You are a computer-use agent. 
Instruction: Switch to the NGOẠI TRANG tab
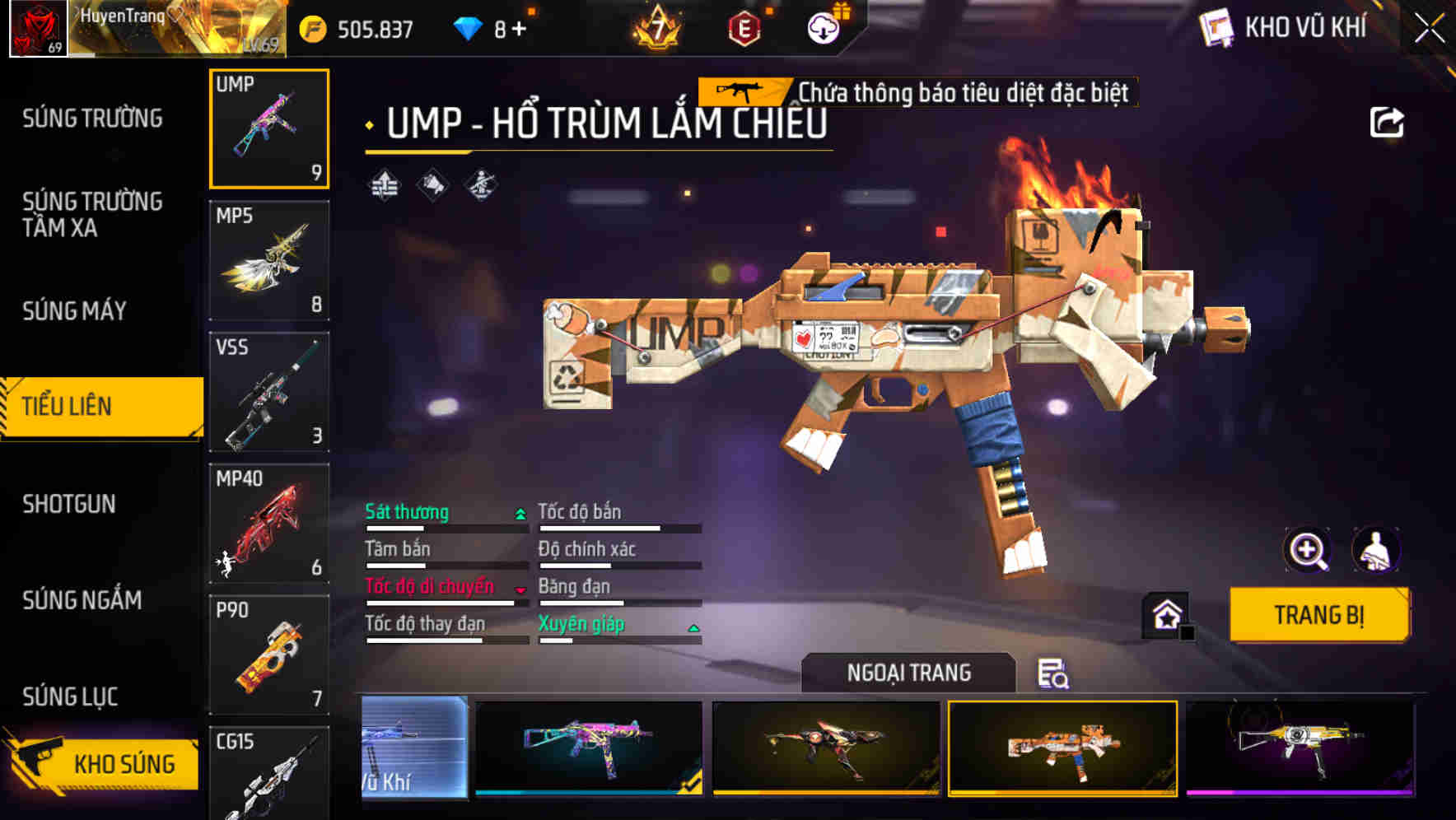point(908,673)
